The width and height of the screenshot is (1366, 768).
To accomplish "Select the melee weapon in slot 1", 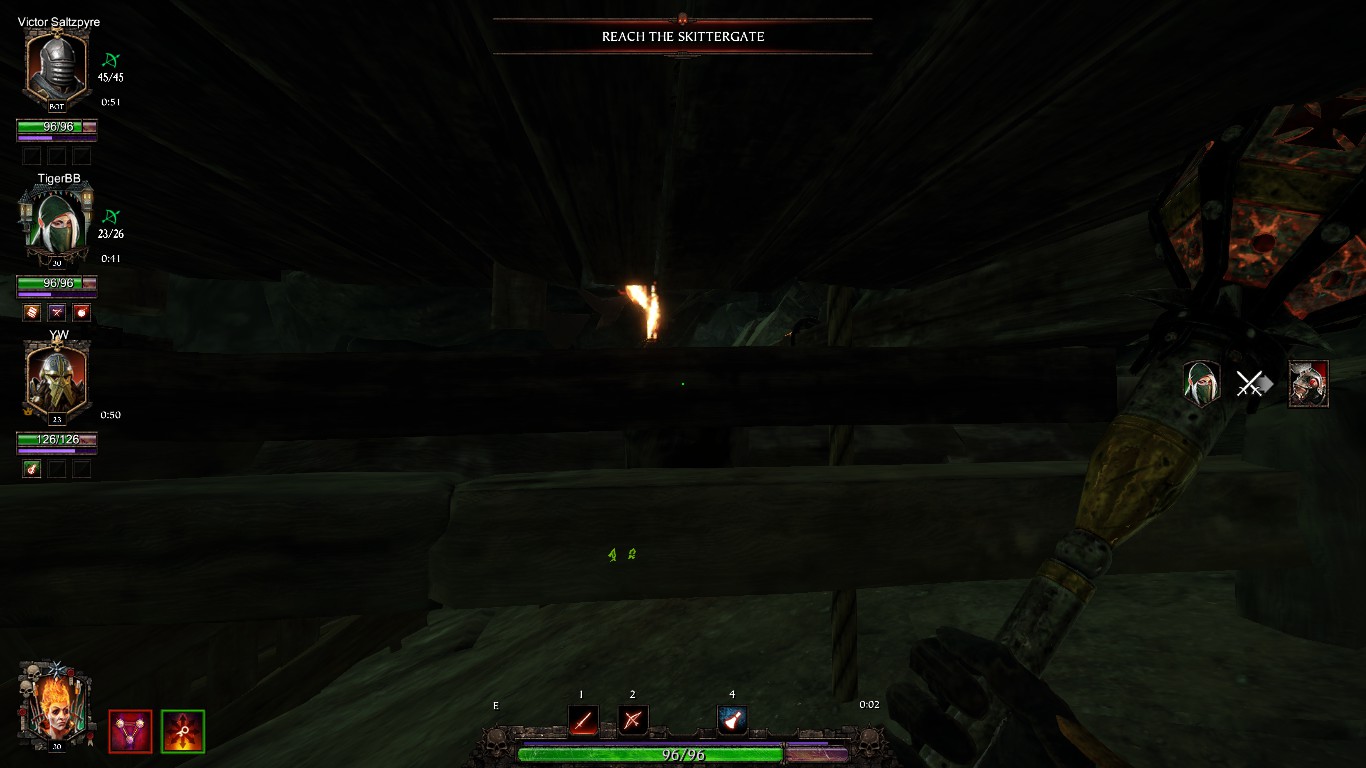I will pos(583,720).
